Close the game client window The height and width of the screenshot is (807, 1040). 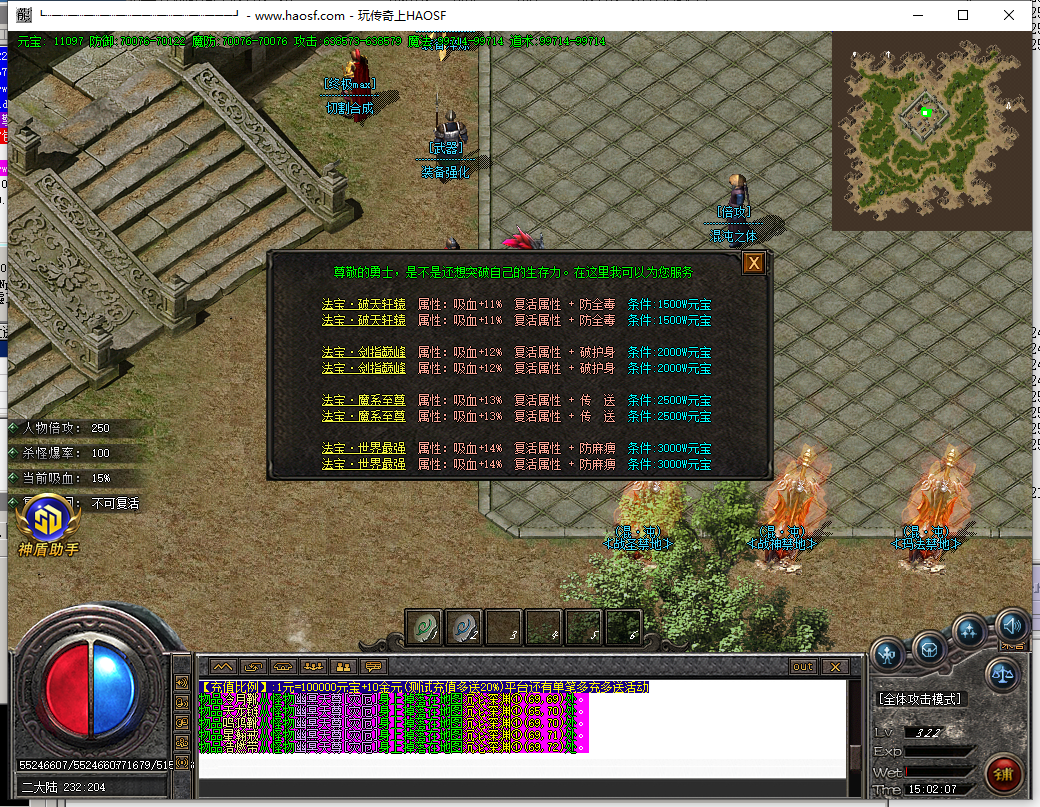point(1009,15)
